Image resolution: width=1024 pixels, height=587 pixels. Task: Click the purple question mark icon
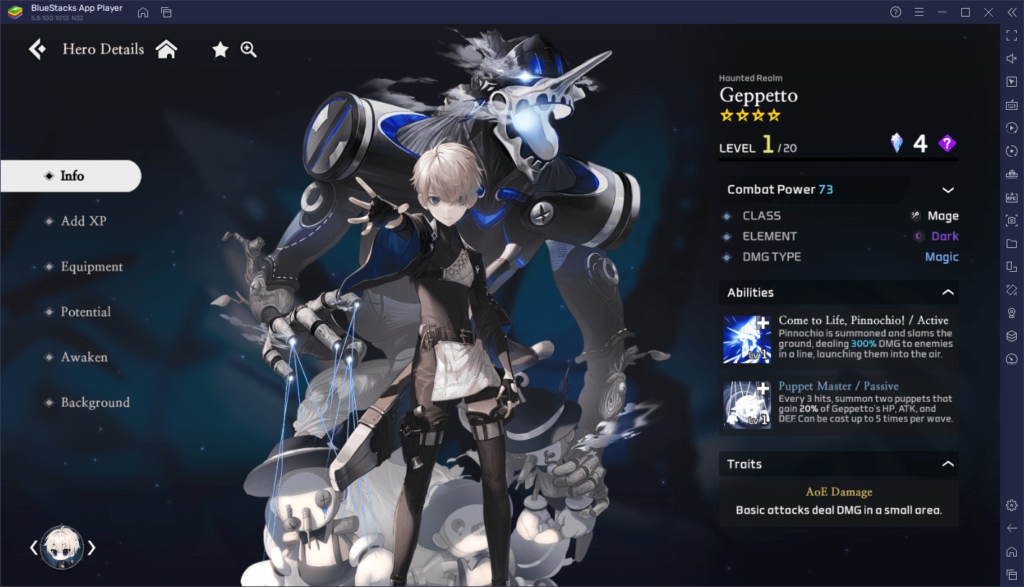coord(947,144)
